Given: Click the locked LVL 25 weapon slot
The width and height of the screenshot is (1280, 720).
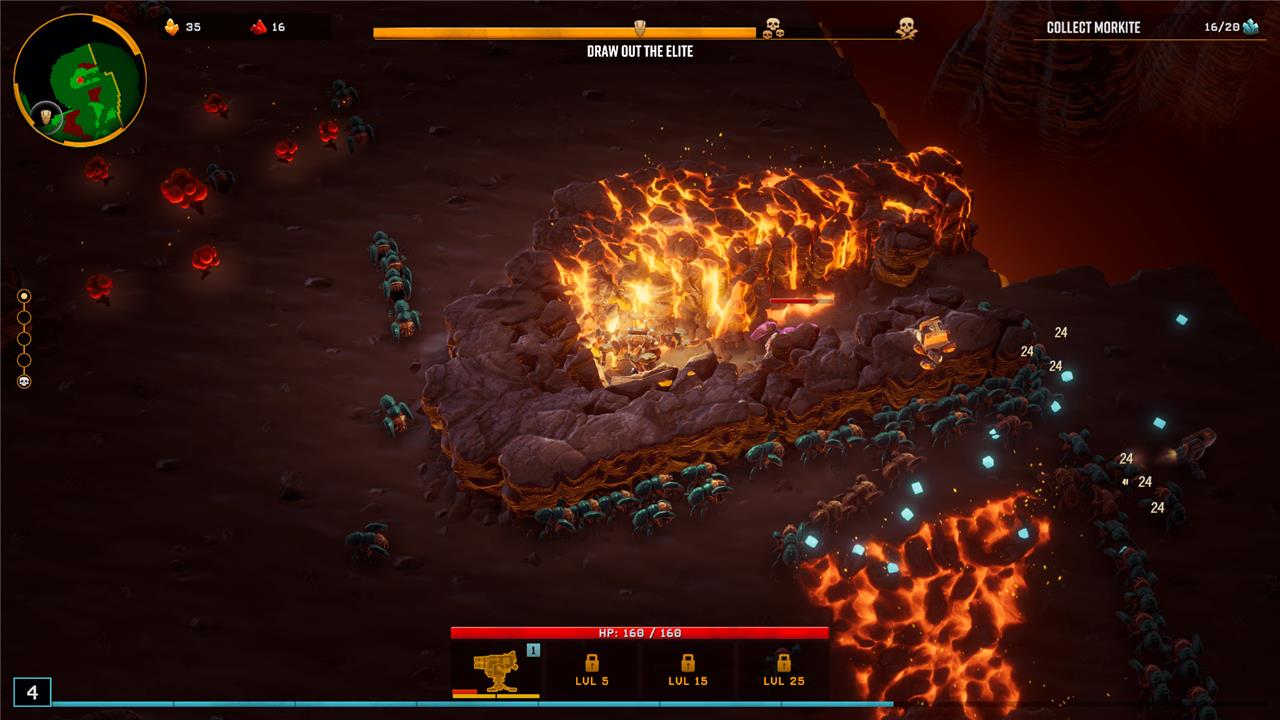Looking at the screenshot, I should 783,670.
